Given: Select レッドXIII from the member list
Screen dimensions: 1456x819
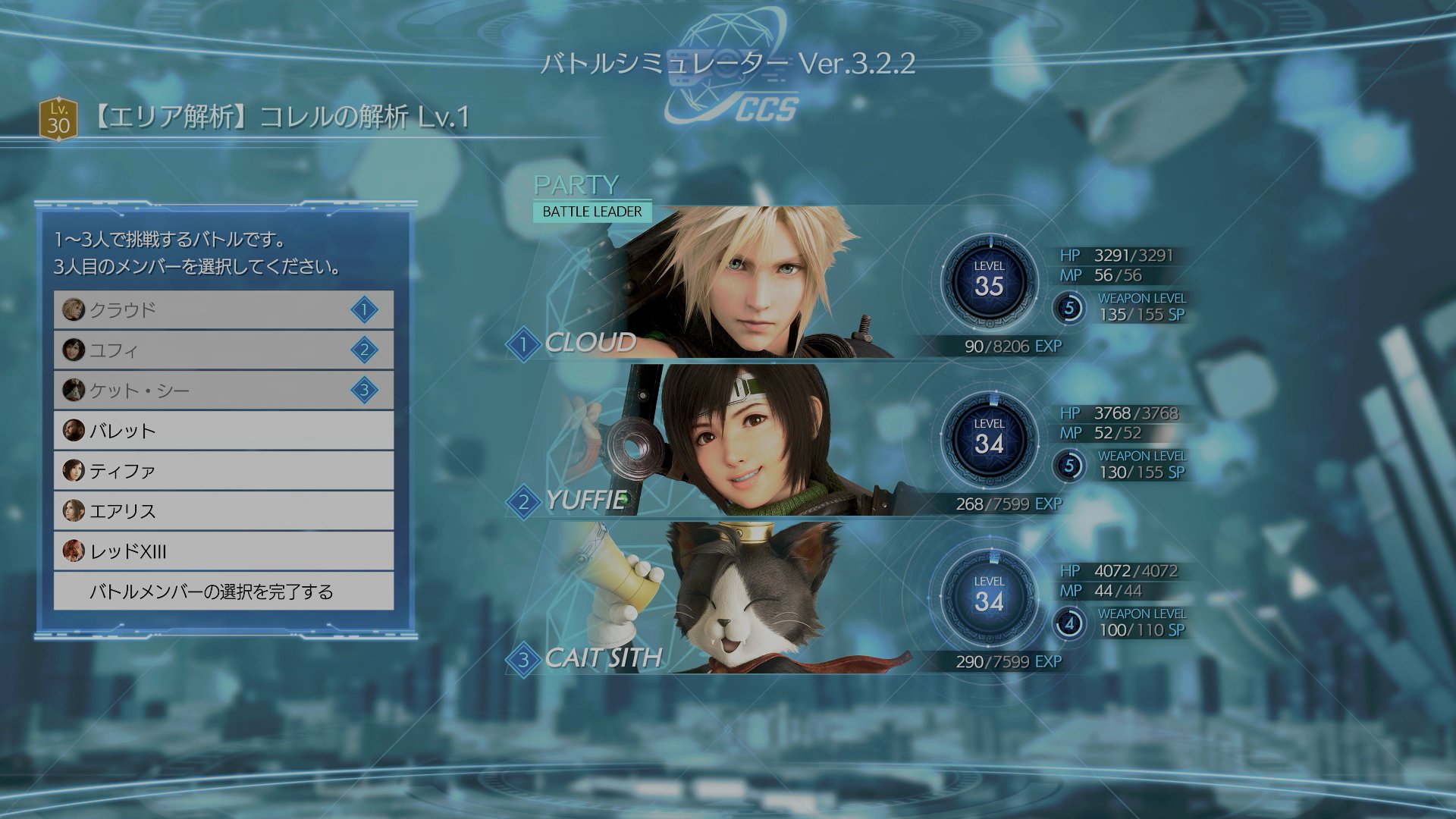Looking at the screenshot, I should point(224,551).
